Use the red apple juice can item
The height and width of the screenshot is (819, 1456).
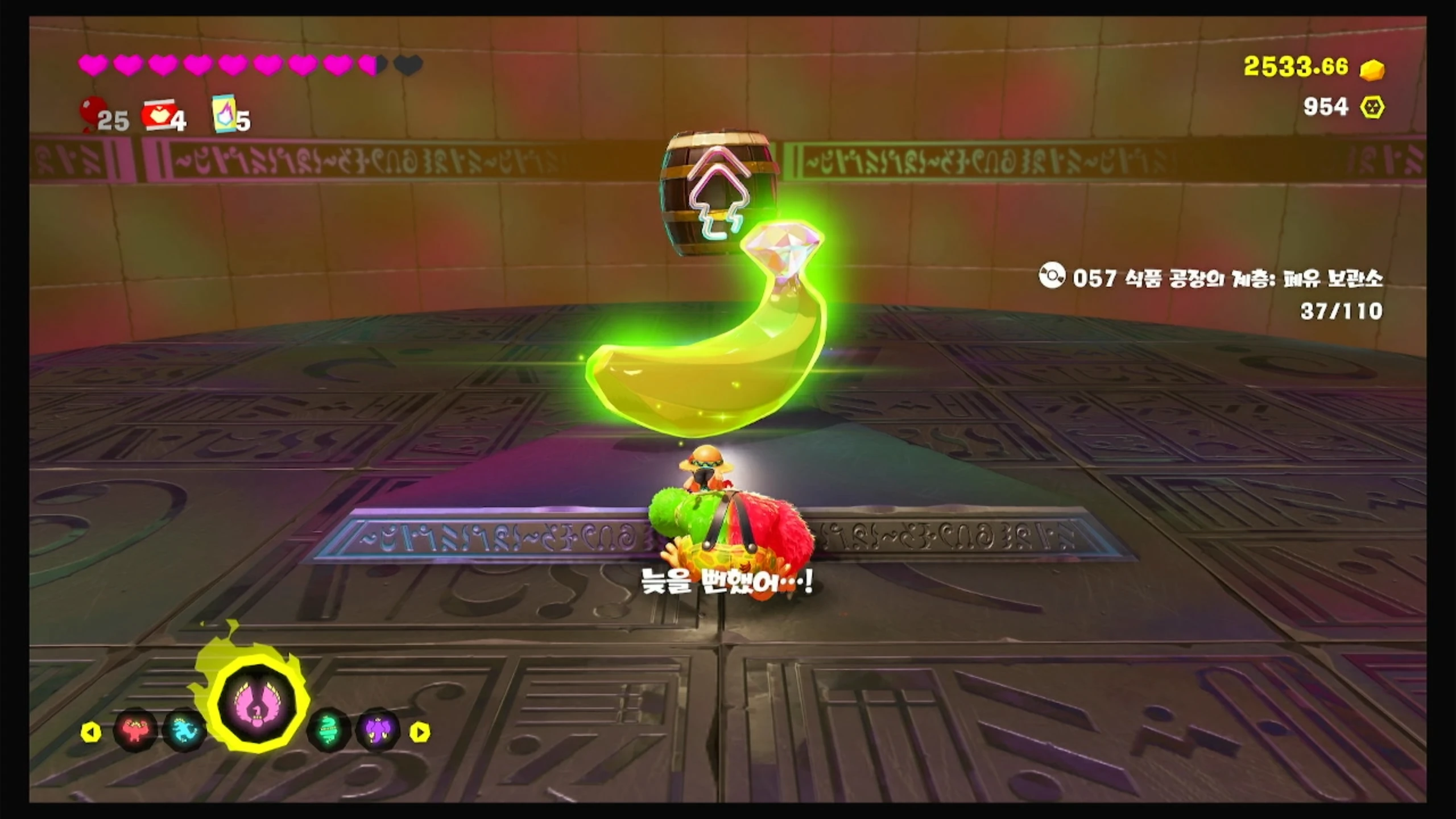pos(157,115)
